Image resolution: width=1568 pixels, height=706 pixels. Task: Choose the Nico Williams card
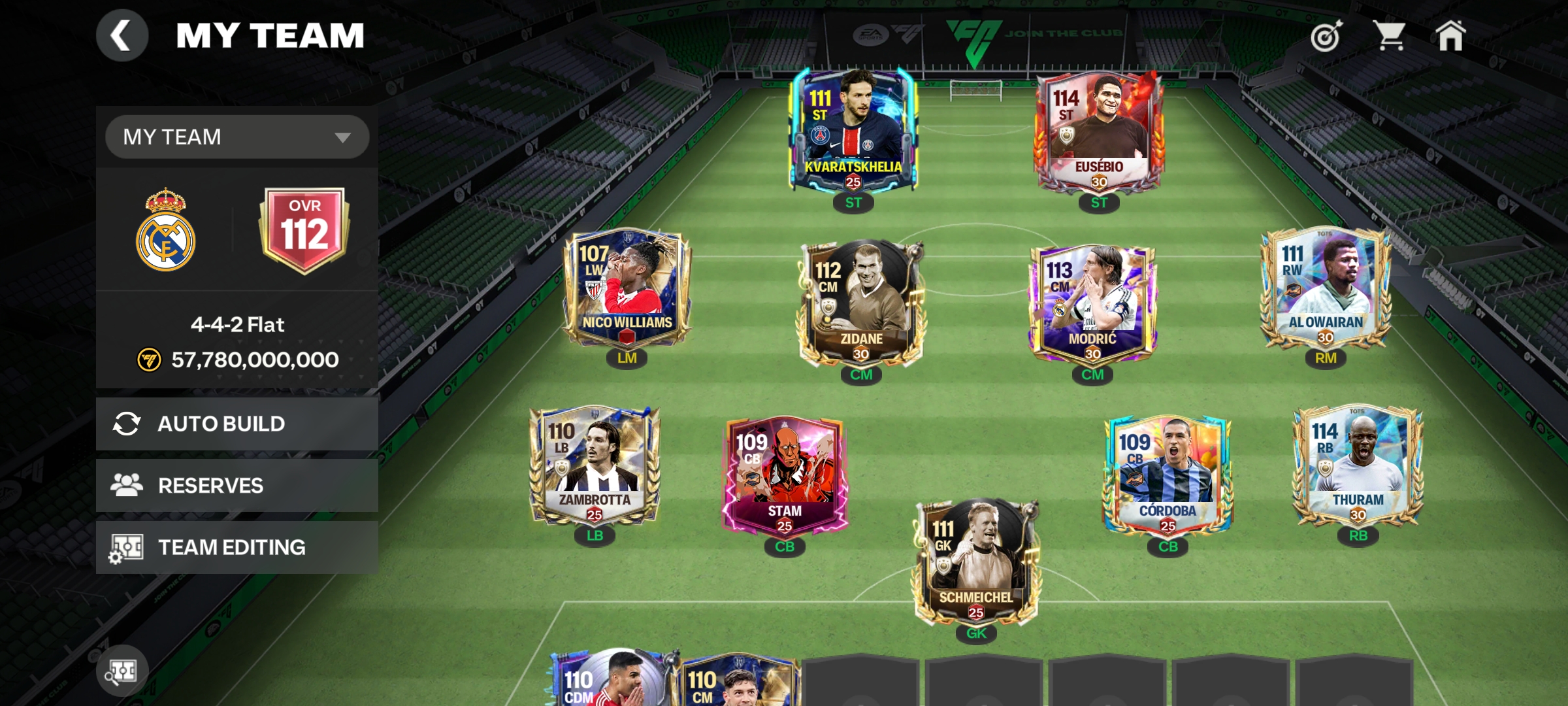[x=627, y=288]
